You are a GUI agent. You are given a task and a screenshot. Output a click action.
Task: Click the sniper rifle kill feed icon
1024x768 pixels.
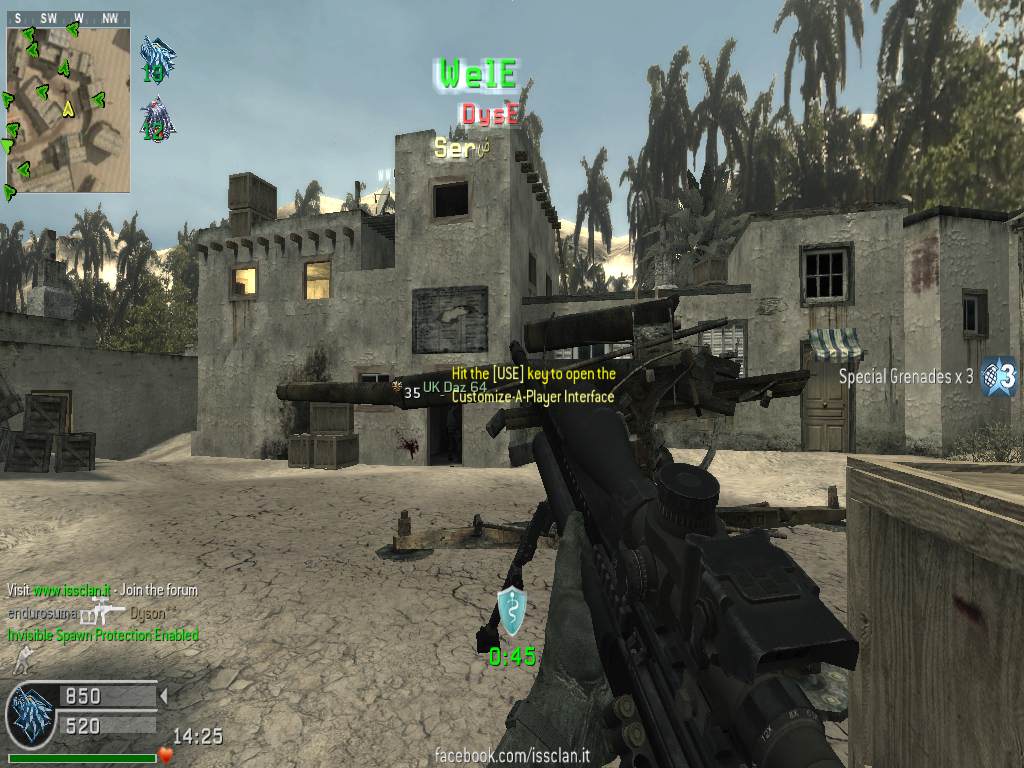click(x=104, y=612)
